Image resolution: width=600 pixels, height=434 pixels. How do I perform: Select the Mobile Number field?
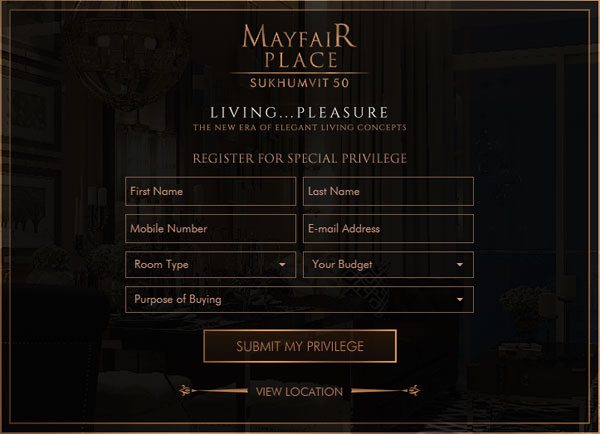210,229
